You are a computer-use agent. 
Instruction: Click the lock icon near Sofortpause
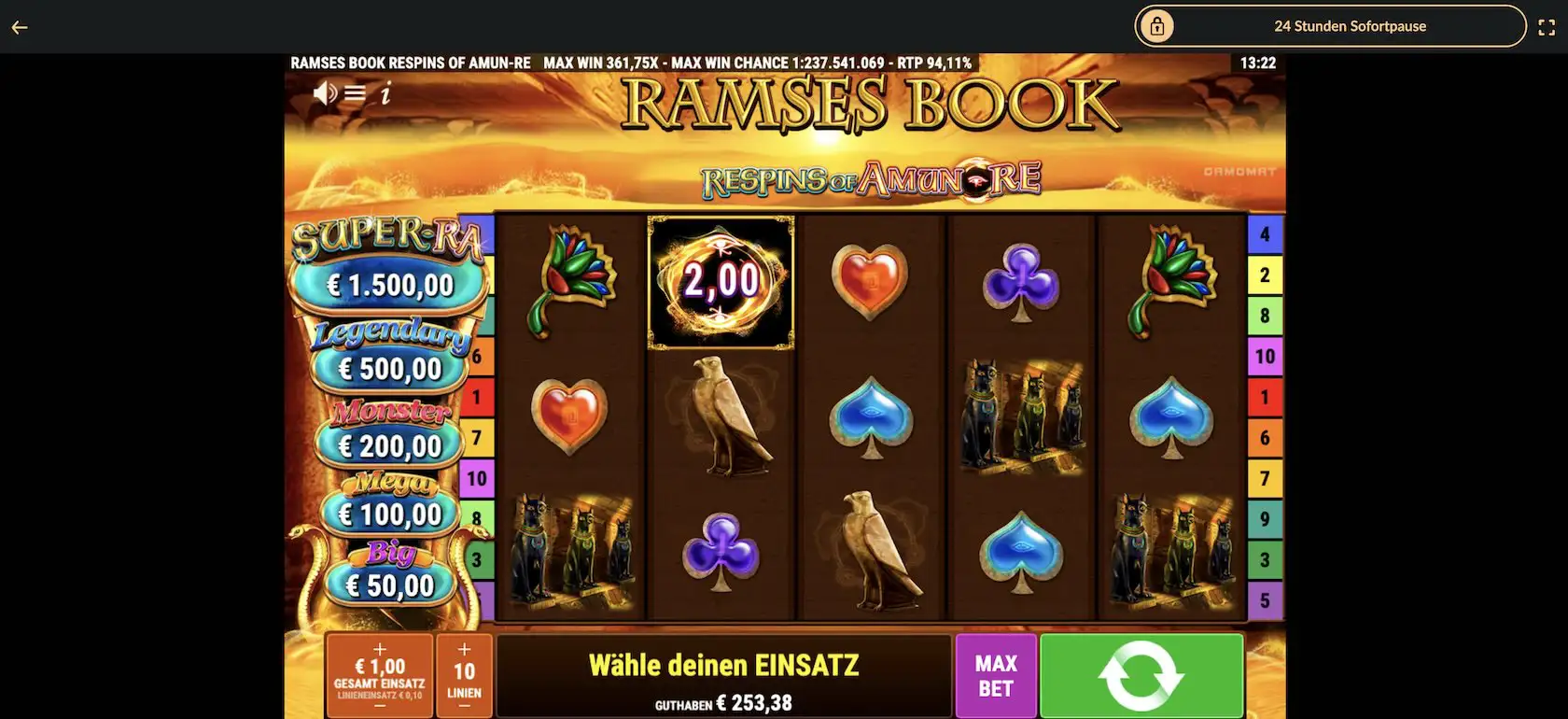click(1158, 26)
